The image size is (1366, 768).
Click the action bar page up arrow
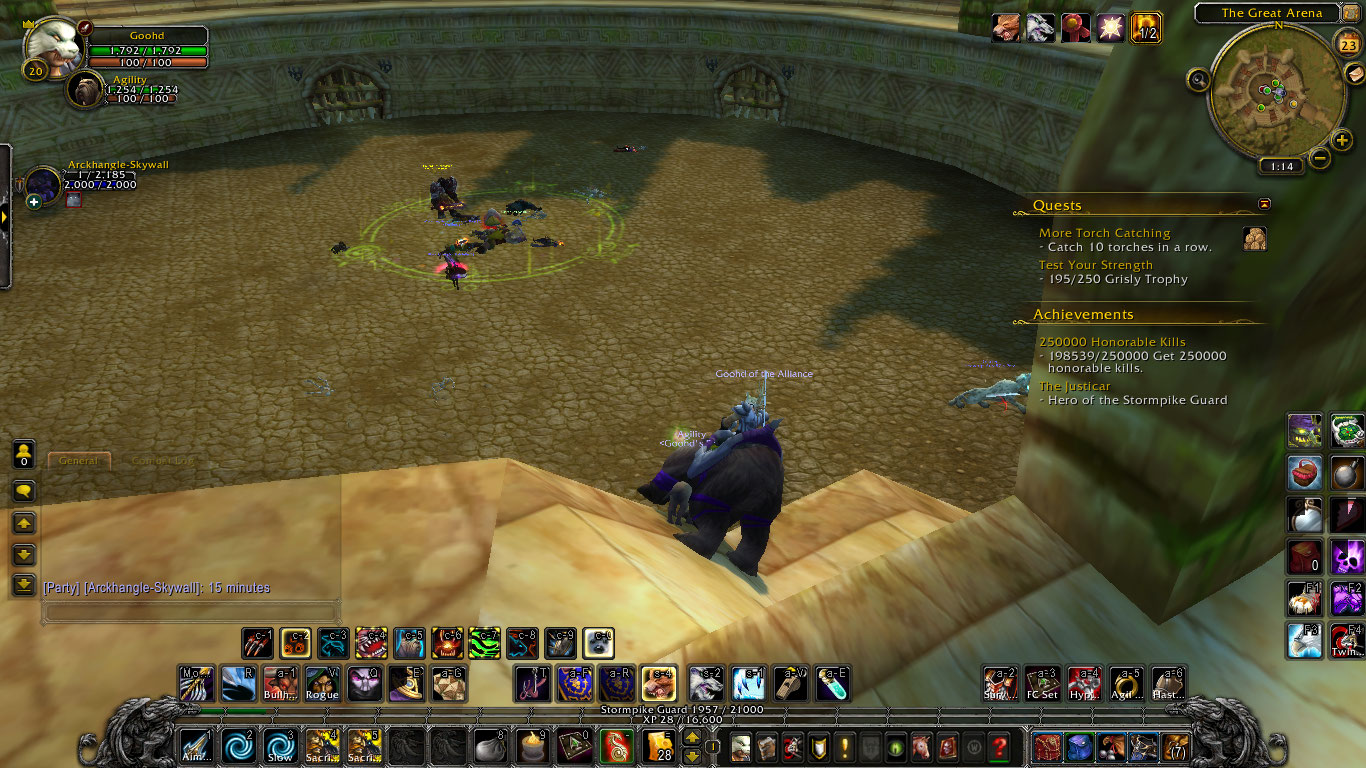(x=691, y=738)
